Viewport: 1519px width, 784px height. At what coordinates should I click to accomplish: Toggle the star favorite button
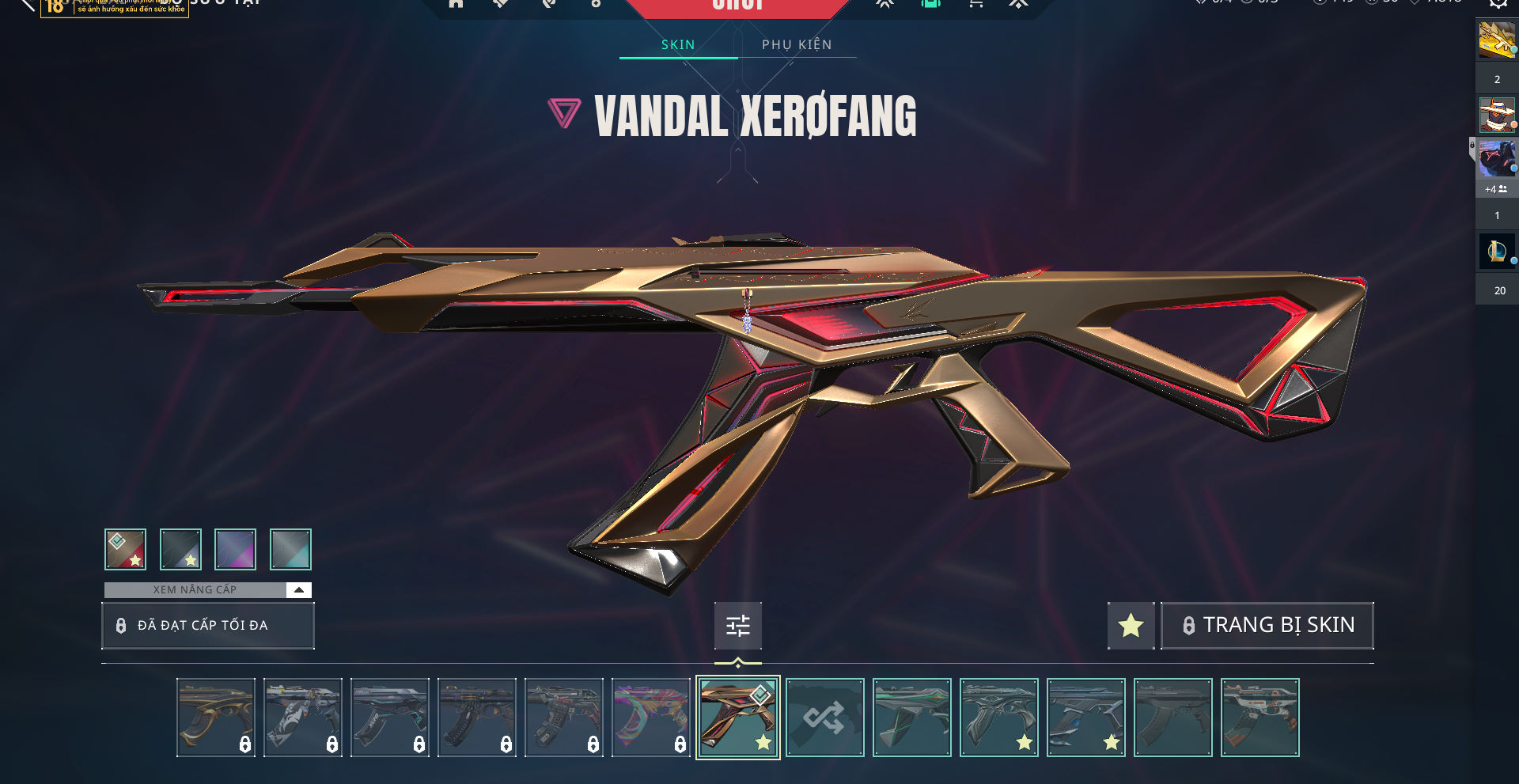point(1131,626)
